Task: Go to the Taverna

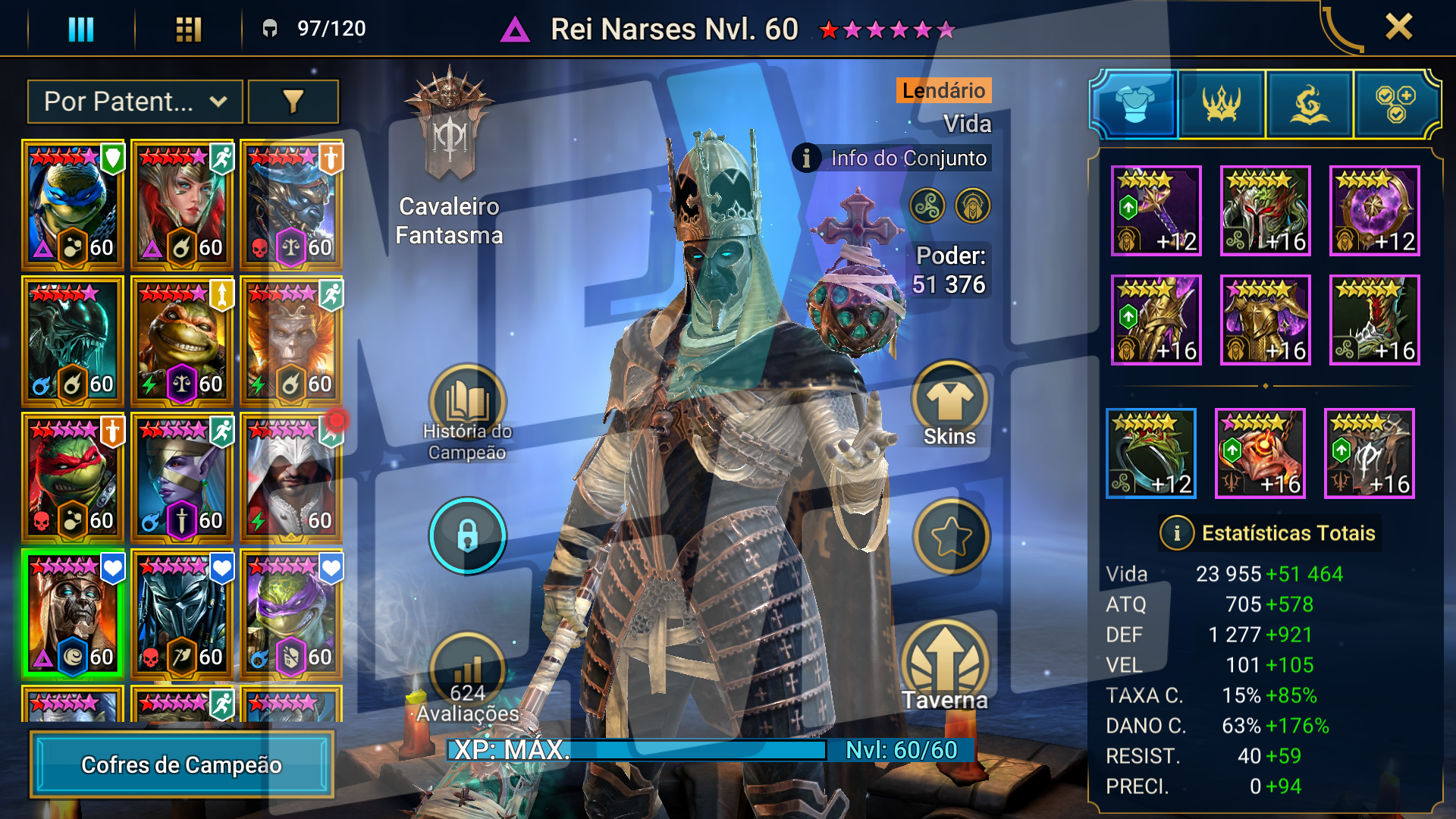Action: tap(945, 667)
